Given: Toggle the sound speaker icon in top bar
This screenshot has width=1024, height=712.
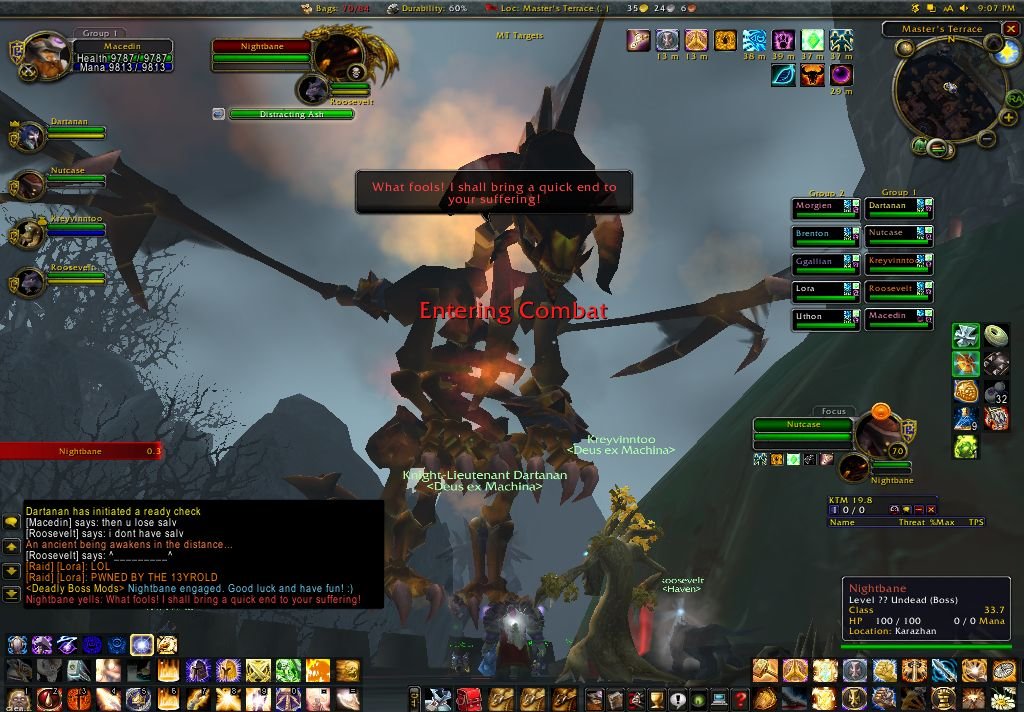Looking at the screenshot, I should tap(965, 8).
